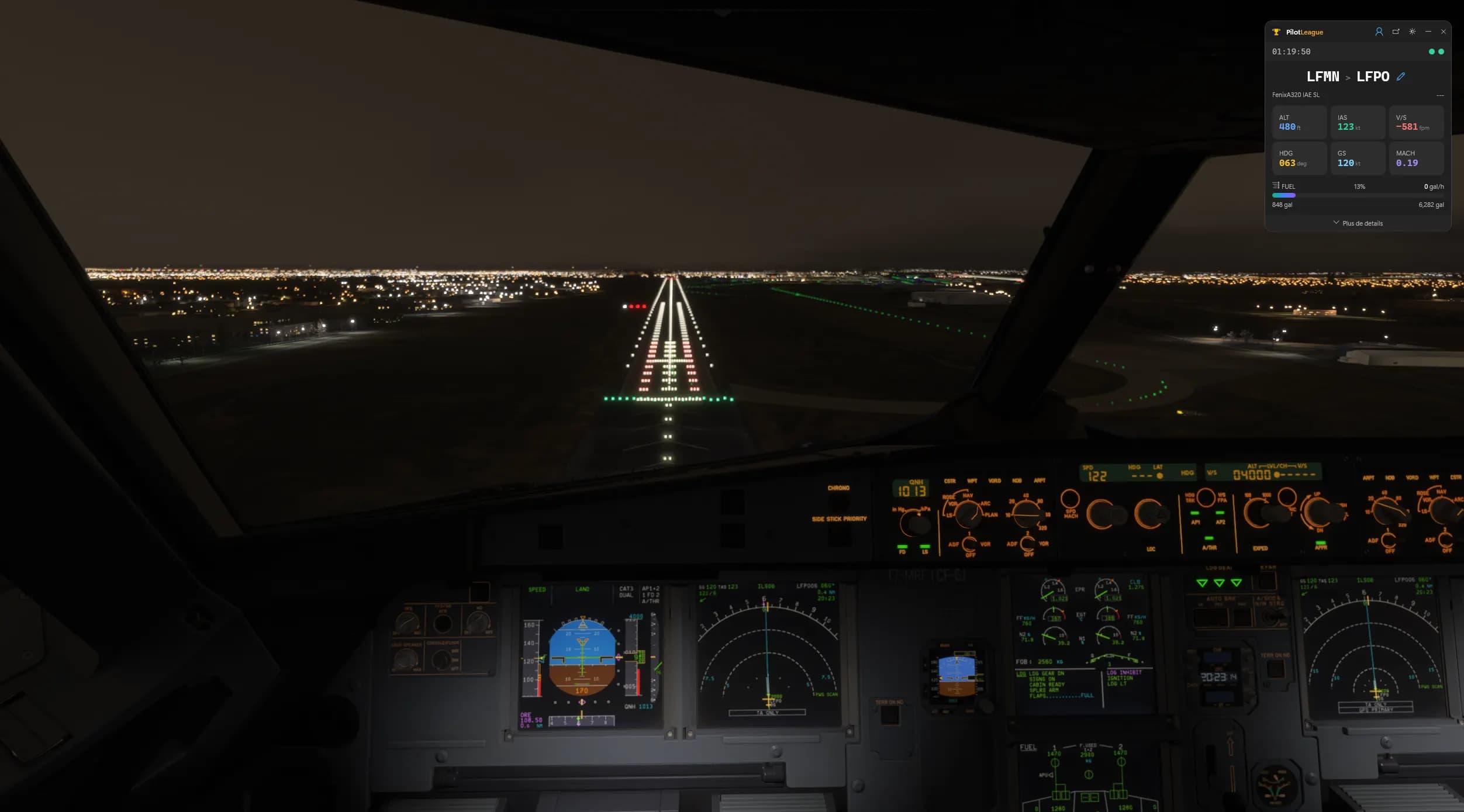
Task: Edit the flight route using the pencil icon
Action: click(x=1401, y=77)
